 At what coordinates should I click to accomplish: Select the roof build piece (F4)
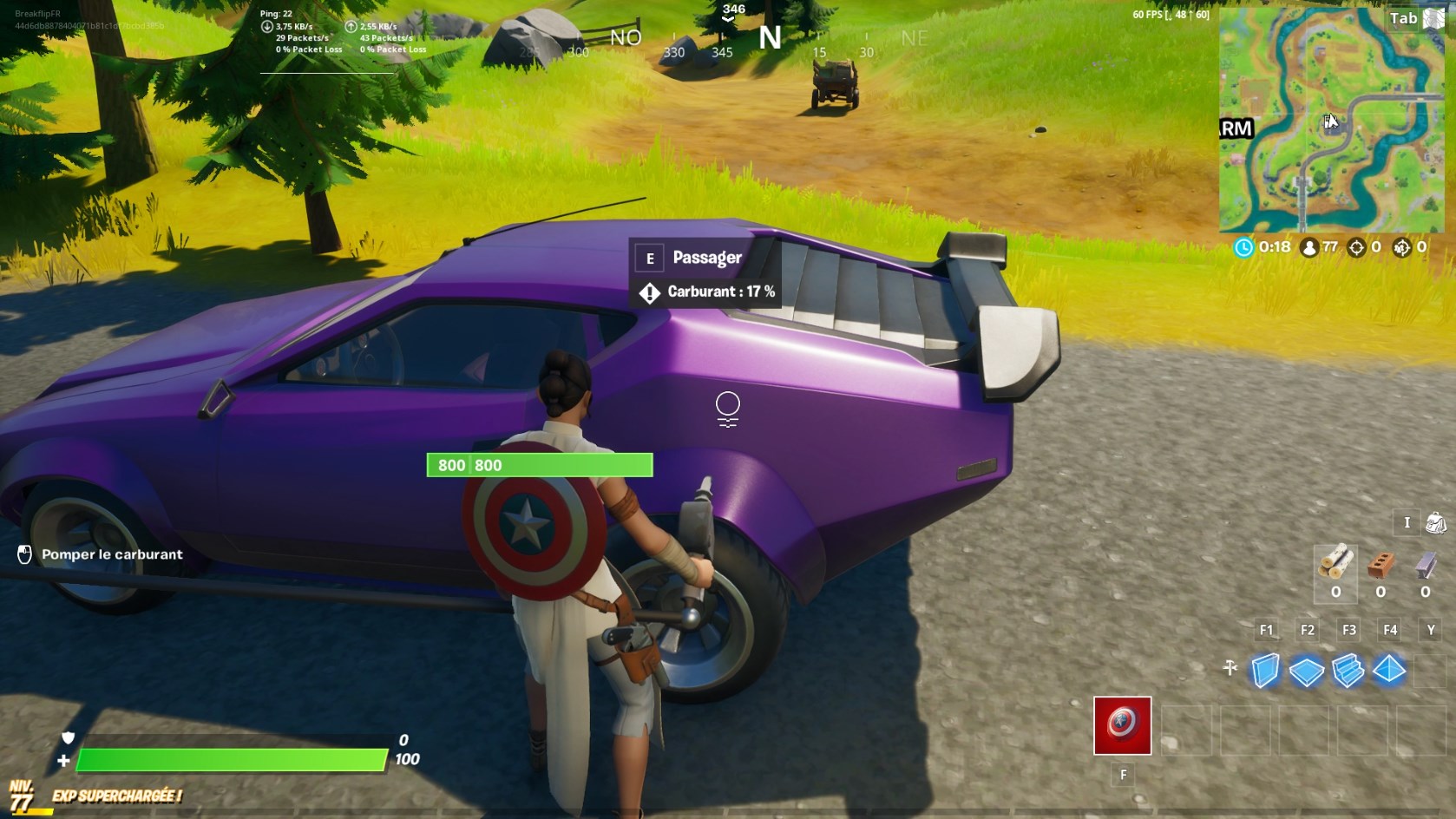click(x=1387, y=670)
